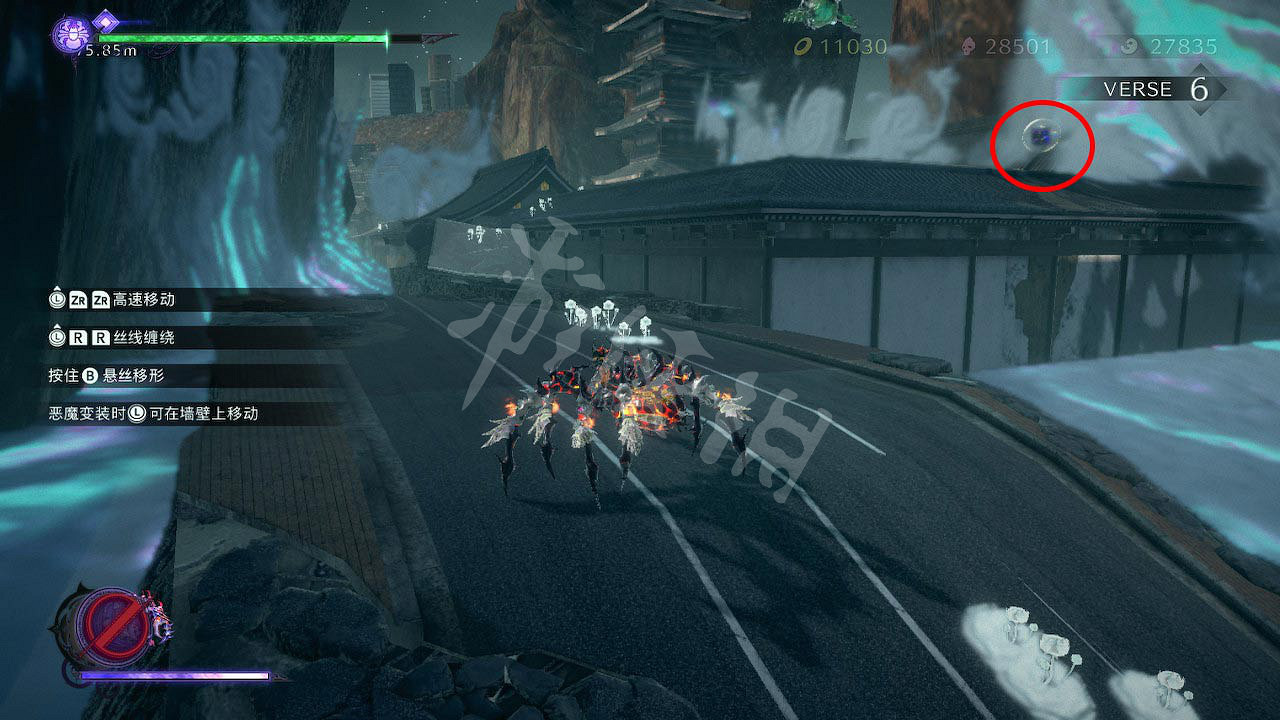
Task: Click the left-stick icon in 高速移动 hint
Action: tap(57, 300)
